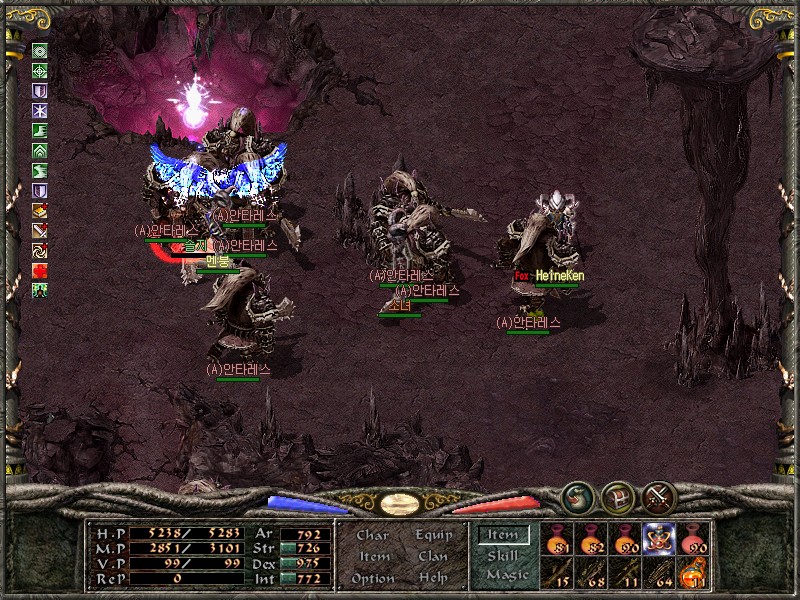Switch quick slots to the Skill tab
Screen dimensions: 800x600
click(x=503, y=556)
